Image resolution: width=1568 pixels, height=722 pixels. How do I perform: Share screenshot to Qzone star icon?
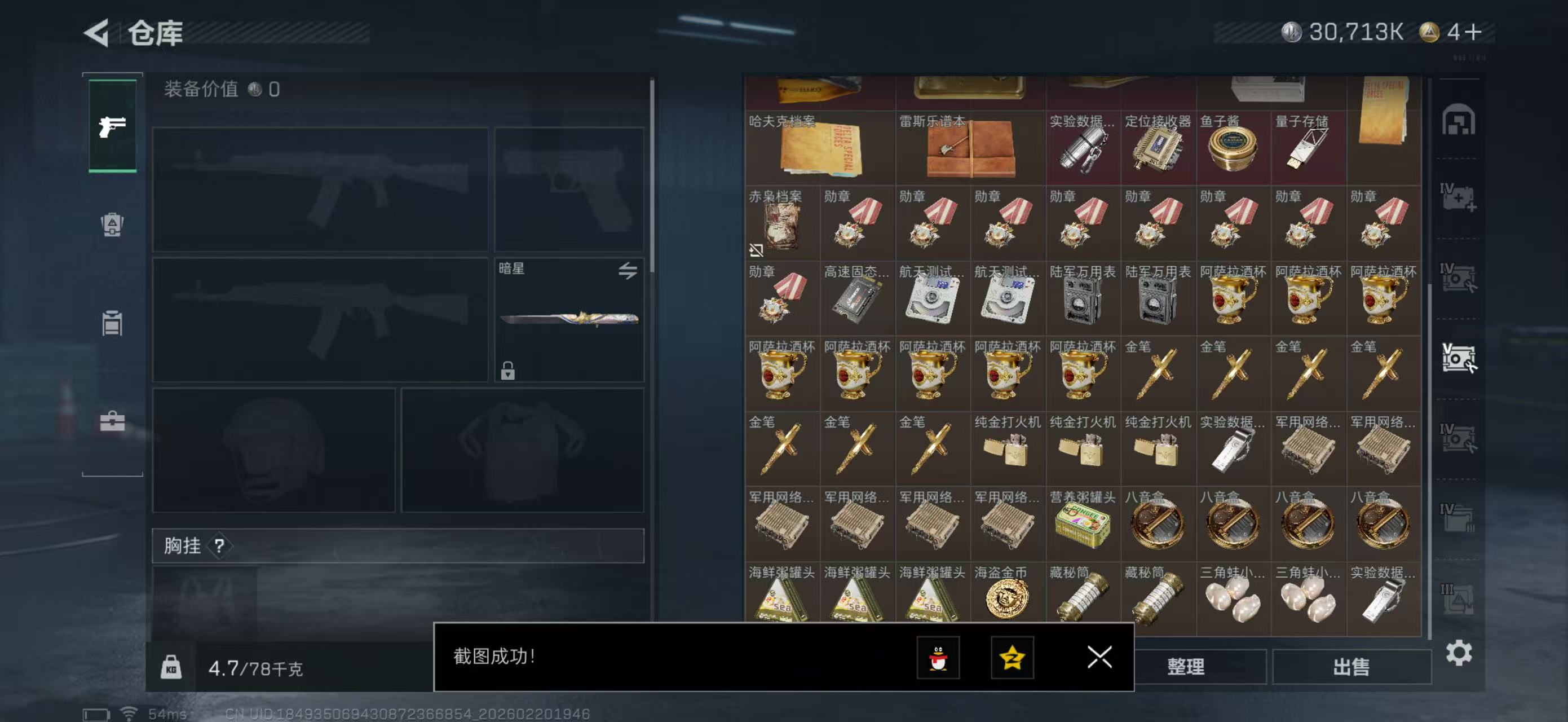(1013, 658)
